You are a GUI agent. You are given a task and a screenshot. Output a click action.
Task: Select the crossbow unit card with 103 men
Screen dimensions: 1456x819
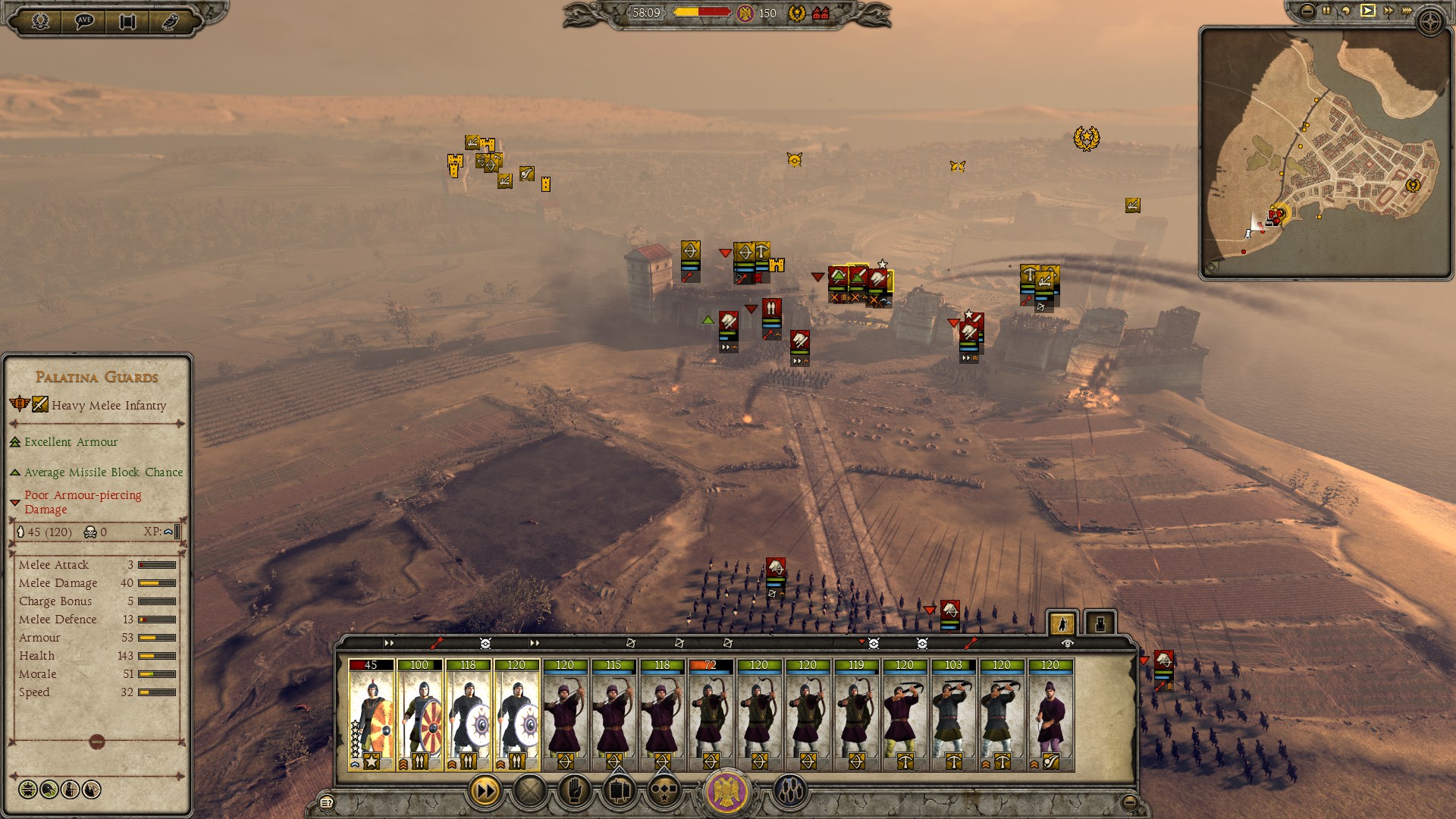coord(953,714)
